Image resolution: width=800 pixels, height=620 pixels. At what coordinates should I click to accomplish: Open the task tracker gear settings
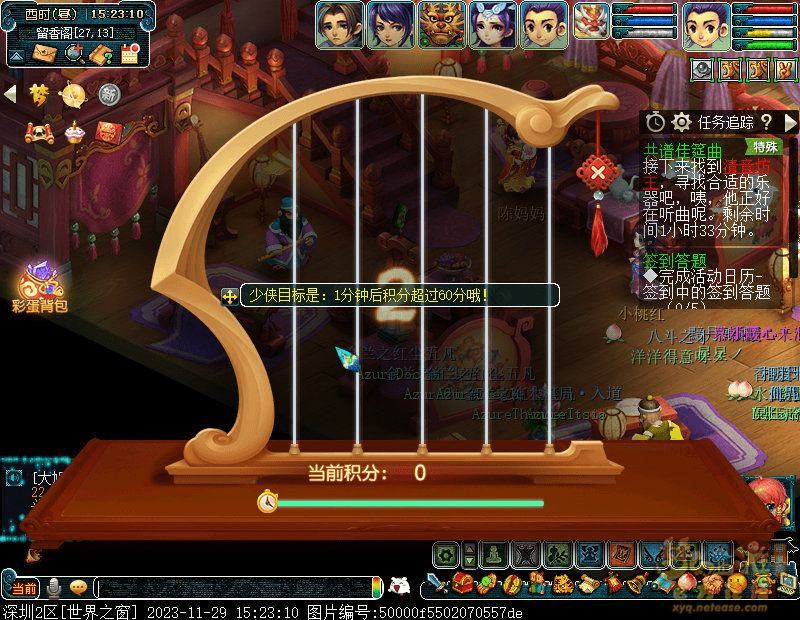click(682, 121)
